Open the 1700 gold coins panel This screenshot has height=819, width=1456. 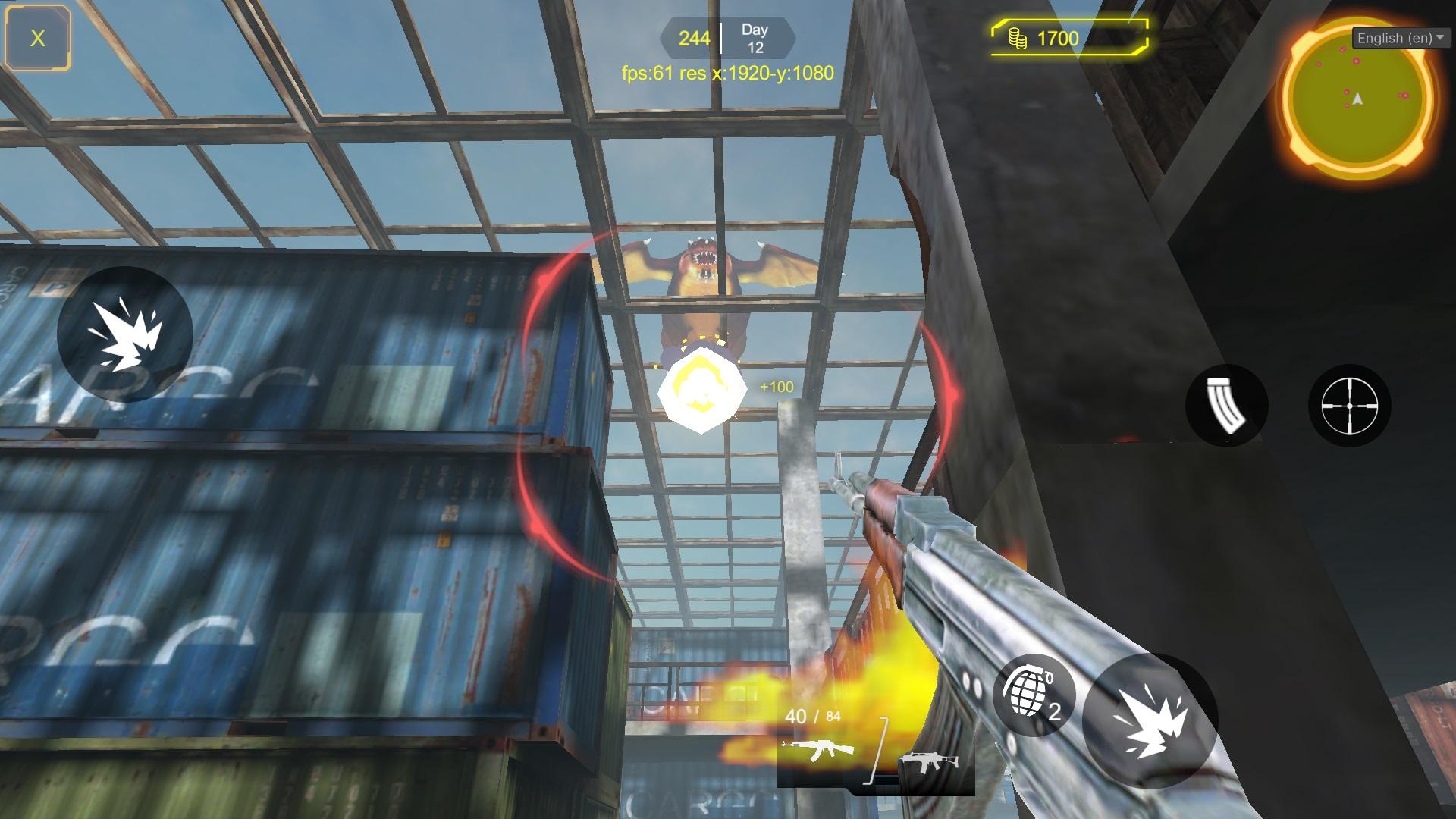[x=1069, y=38]
